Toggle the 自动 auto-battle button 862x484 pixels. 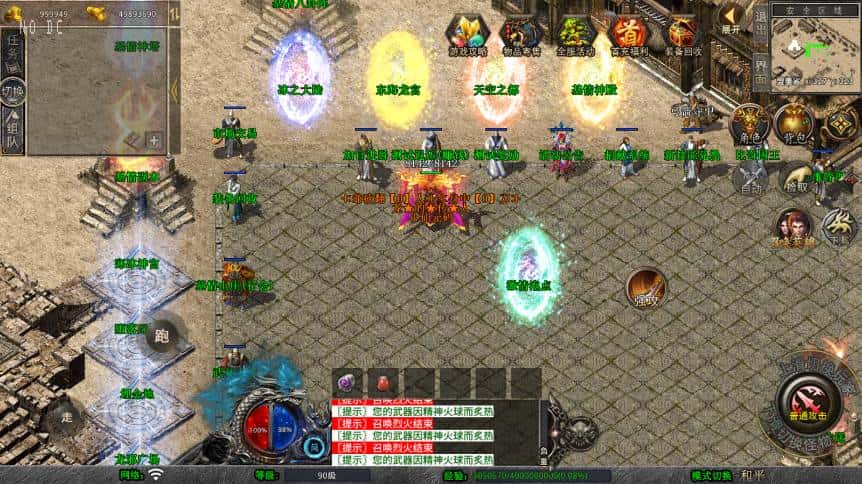tap(750, 178)
